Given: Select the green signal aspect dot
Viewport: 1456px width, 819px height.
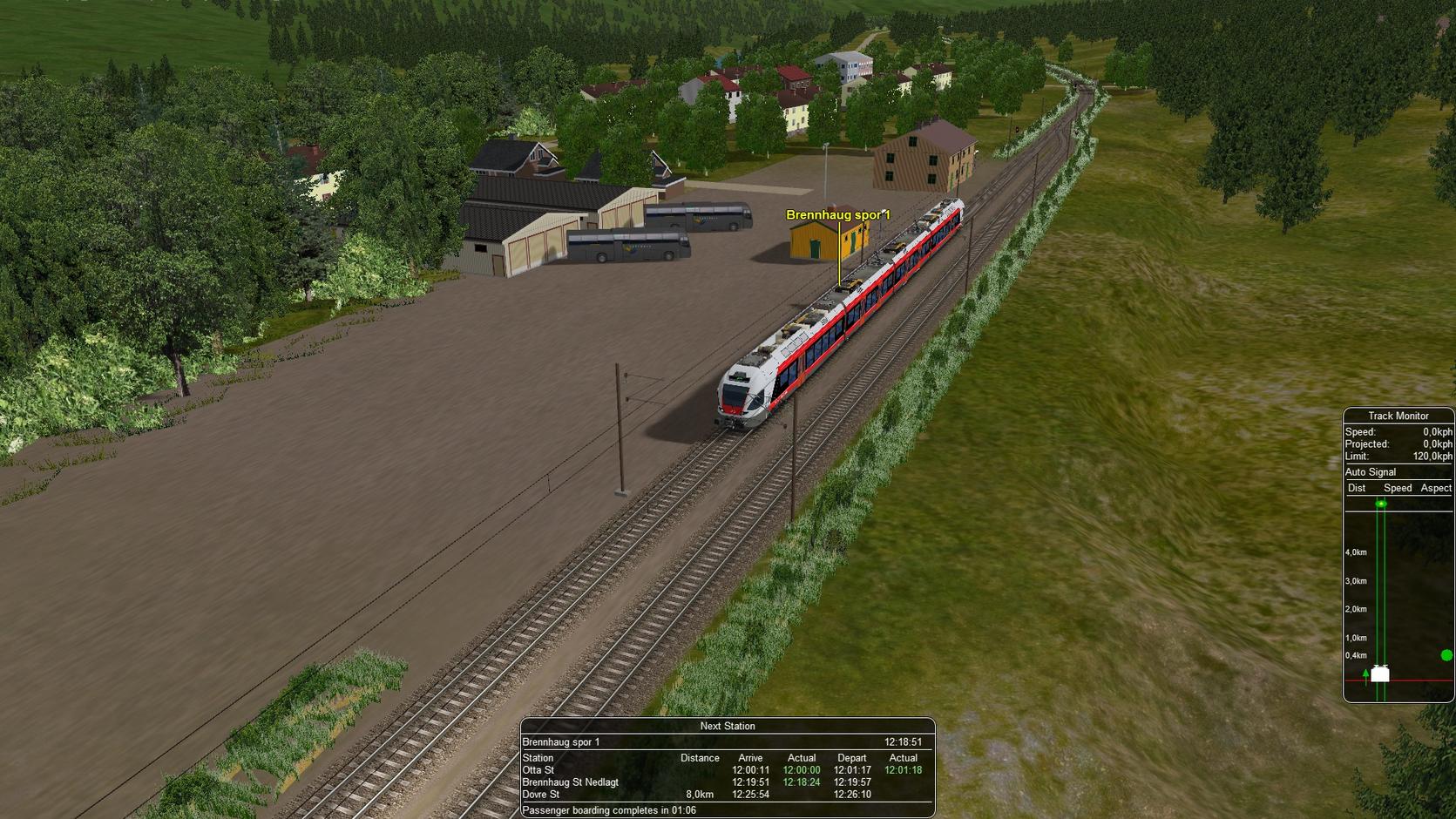Looking at the screenshot, I should (1446, 655).
